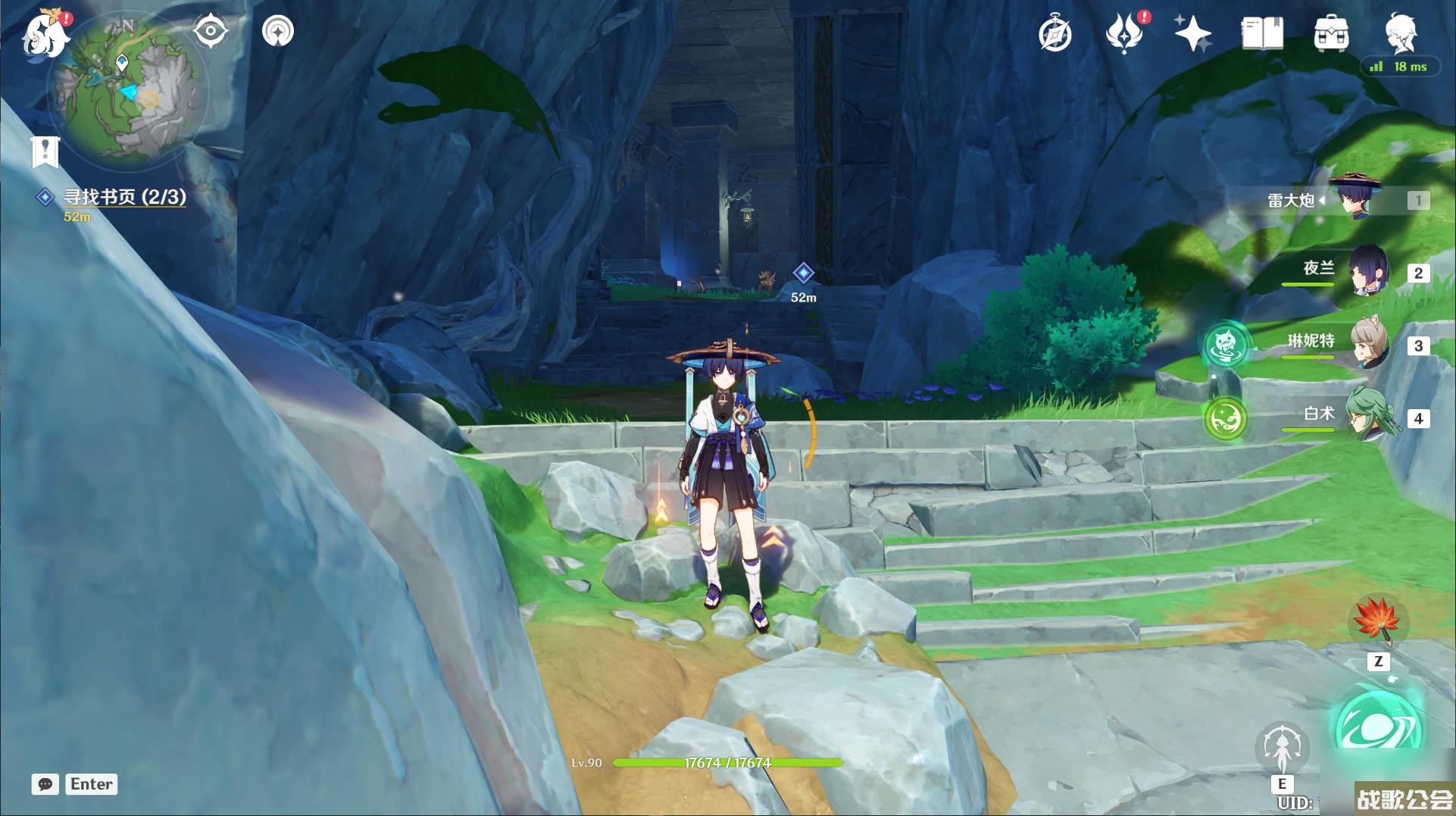
Task: Trigger the elemental skill icon
Action: [x=1282, y=746]
